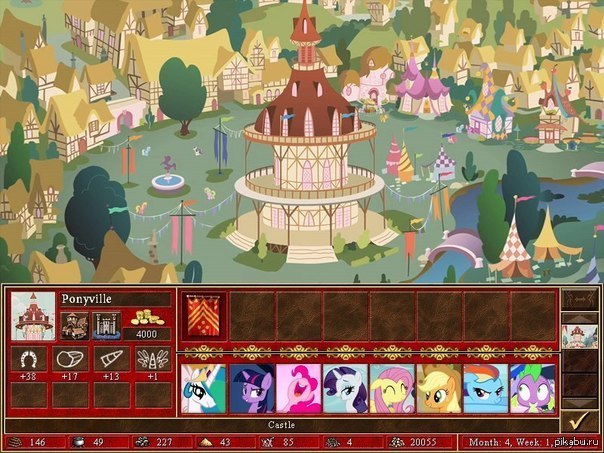The width and height of the screenshot is (604, 453).
Task: Select the creature growth icon showing +17
Action: click(x=70, y=360)
